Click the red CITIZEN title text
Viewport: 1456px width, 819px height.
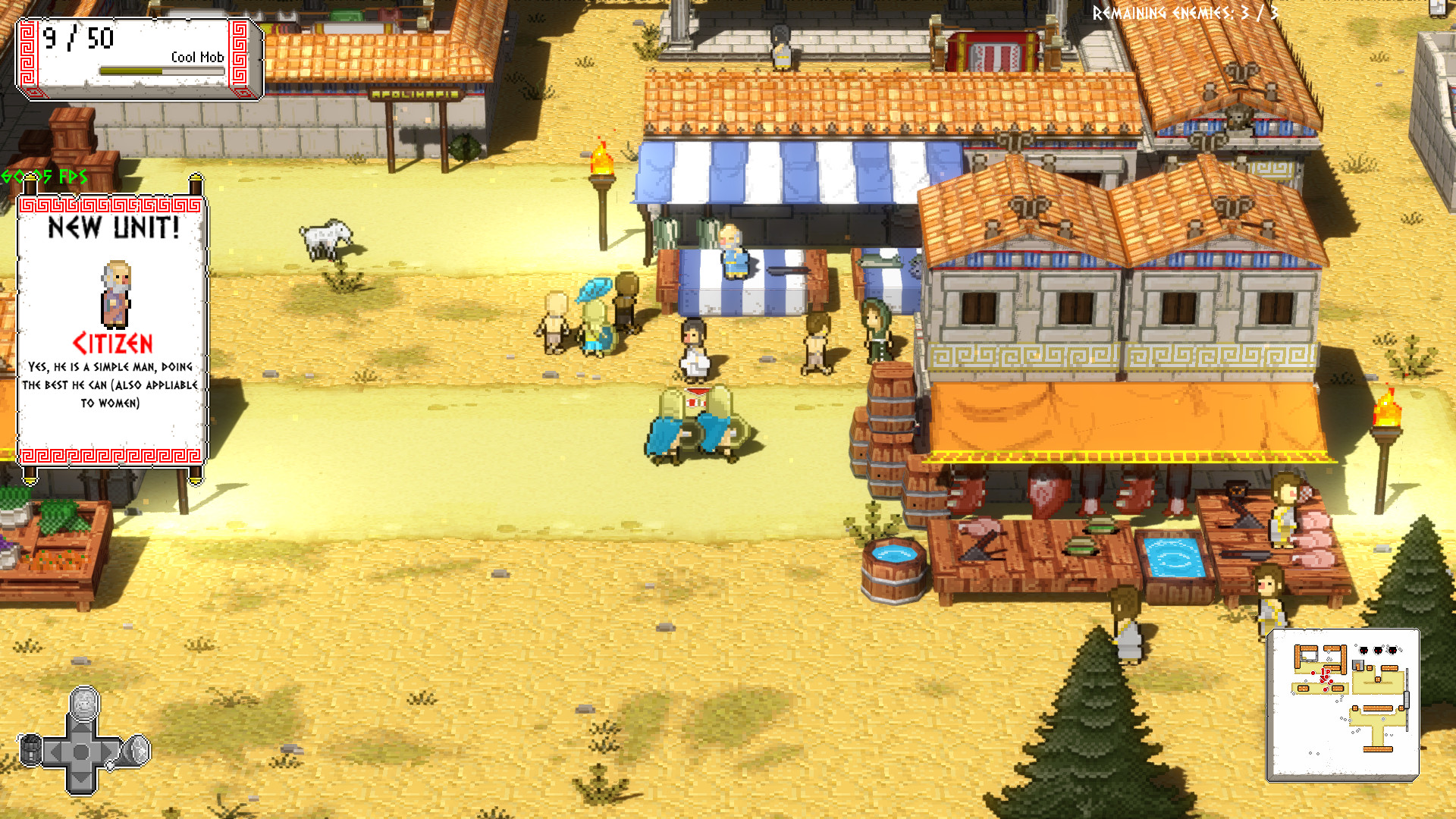(112, 342)
